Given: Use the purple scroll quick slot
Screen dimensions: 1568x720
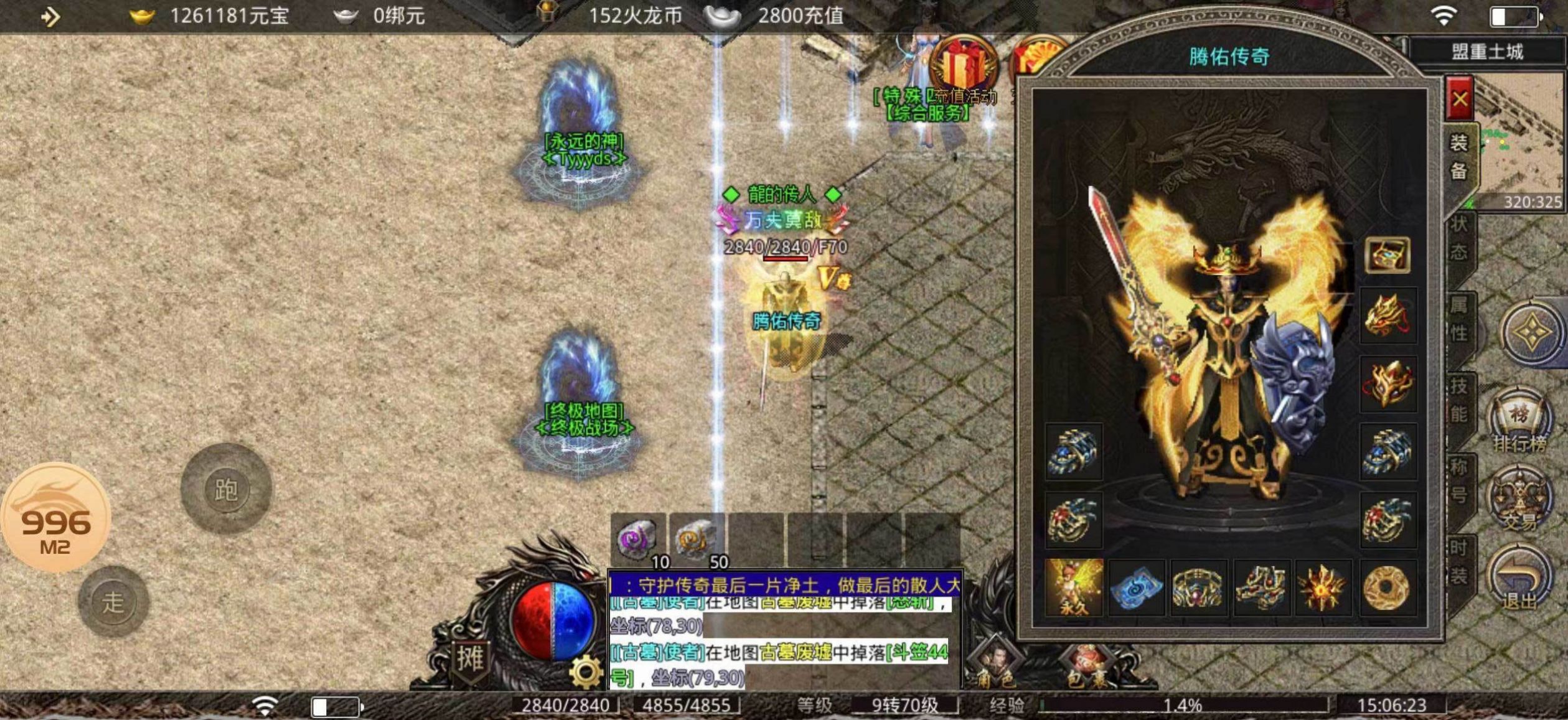Looking at the screenshot, I should click(x=637, y=539).
